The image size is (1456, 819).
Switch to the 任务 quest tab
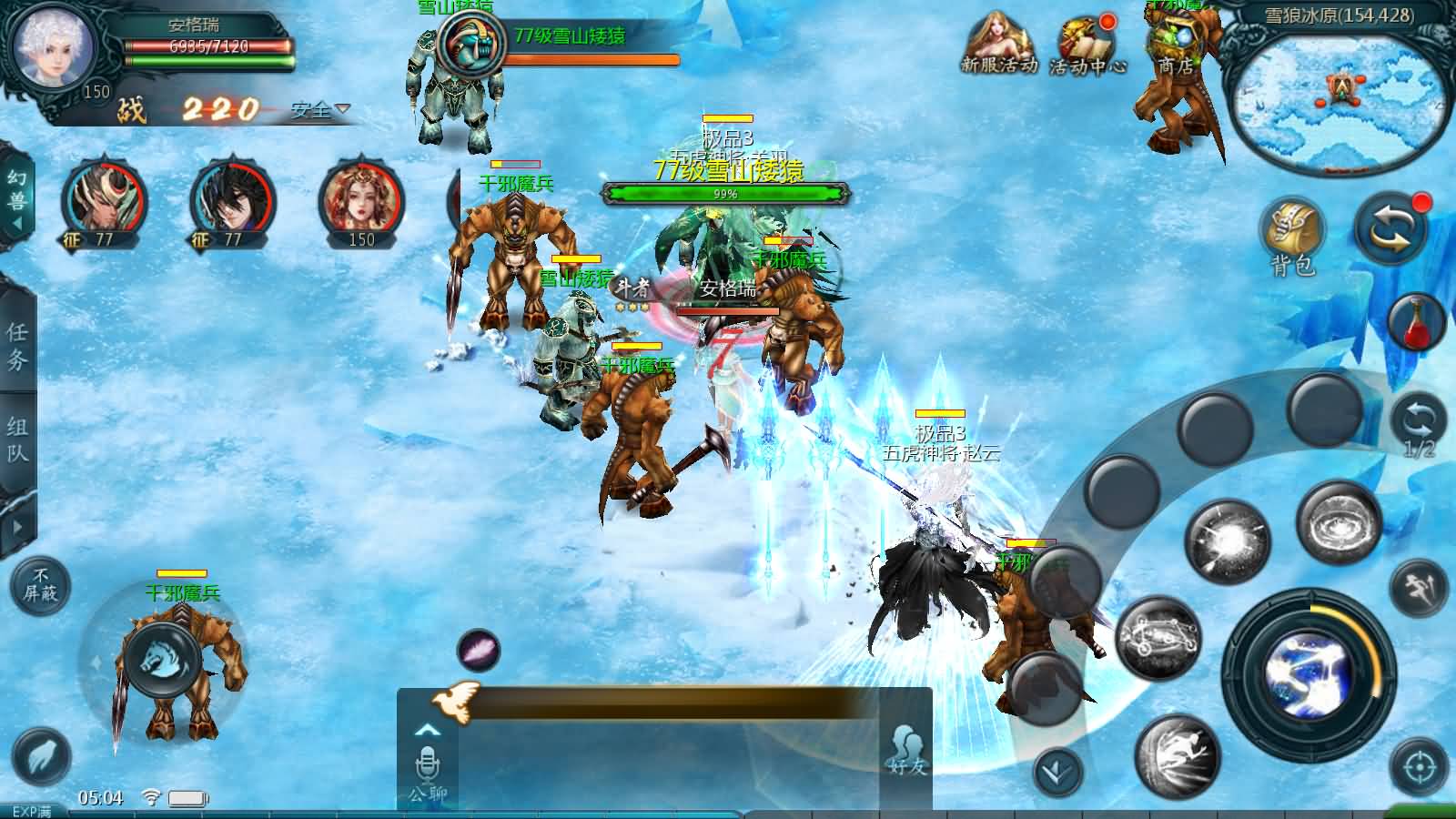click(17, 346)
